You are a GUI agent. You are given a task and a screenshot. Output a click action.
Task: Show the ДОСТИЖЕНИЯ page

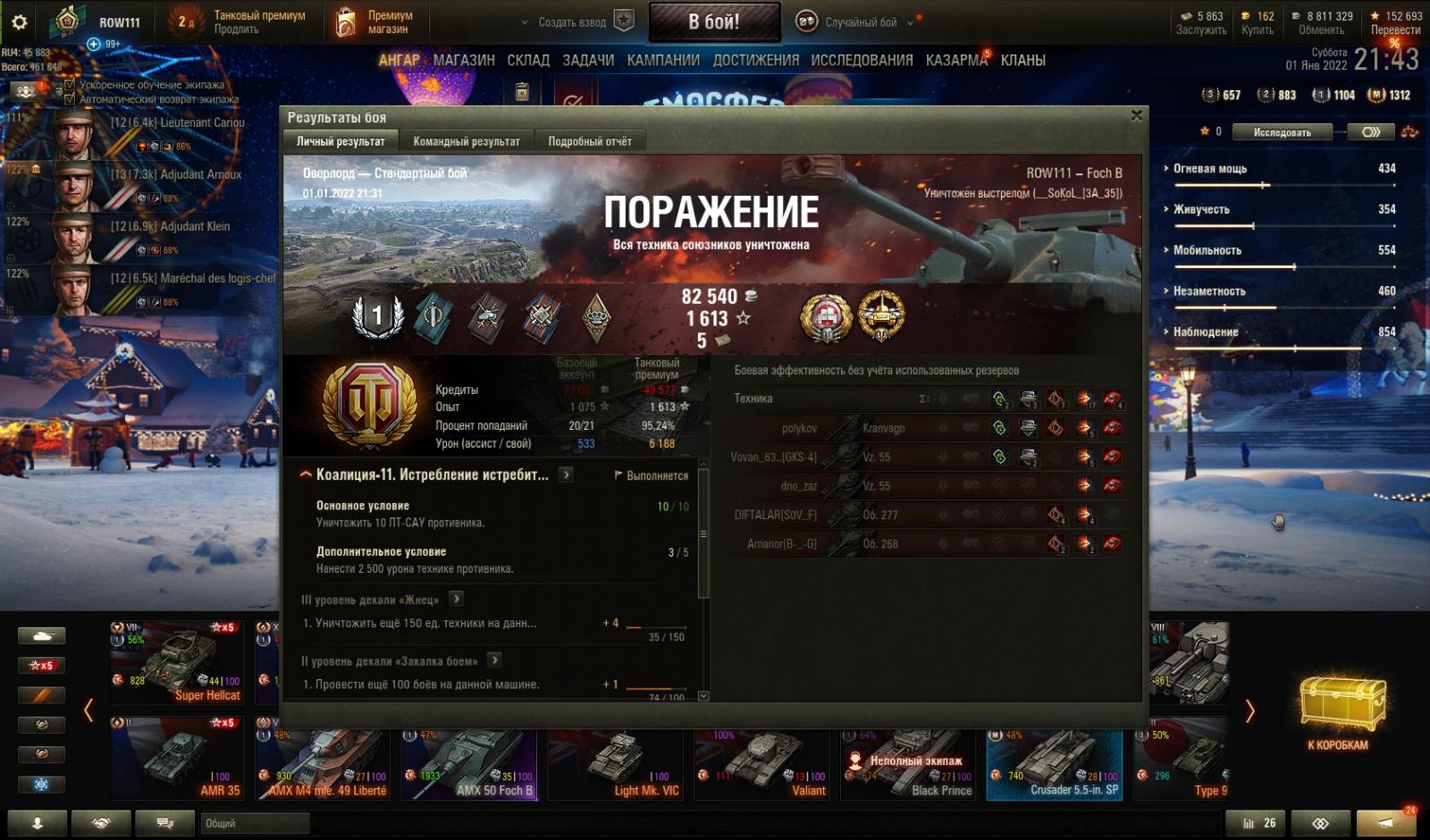755,60
